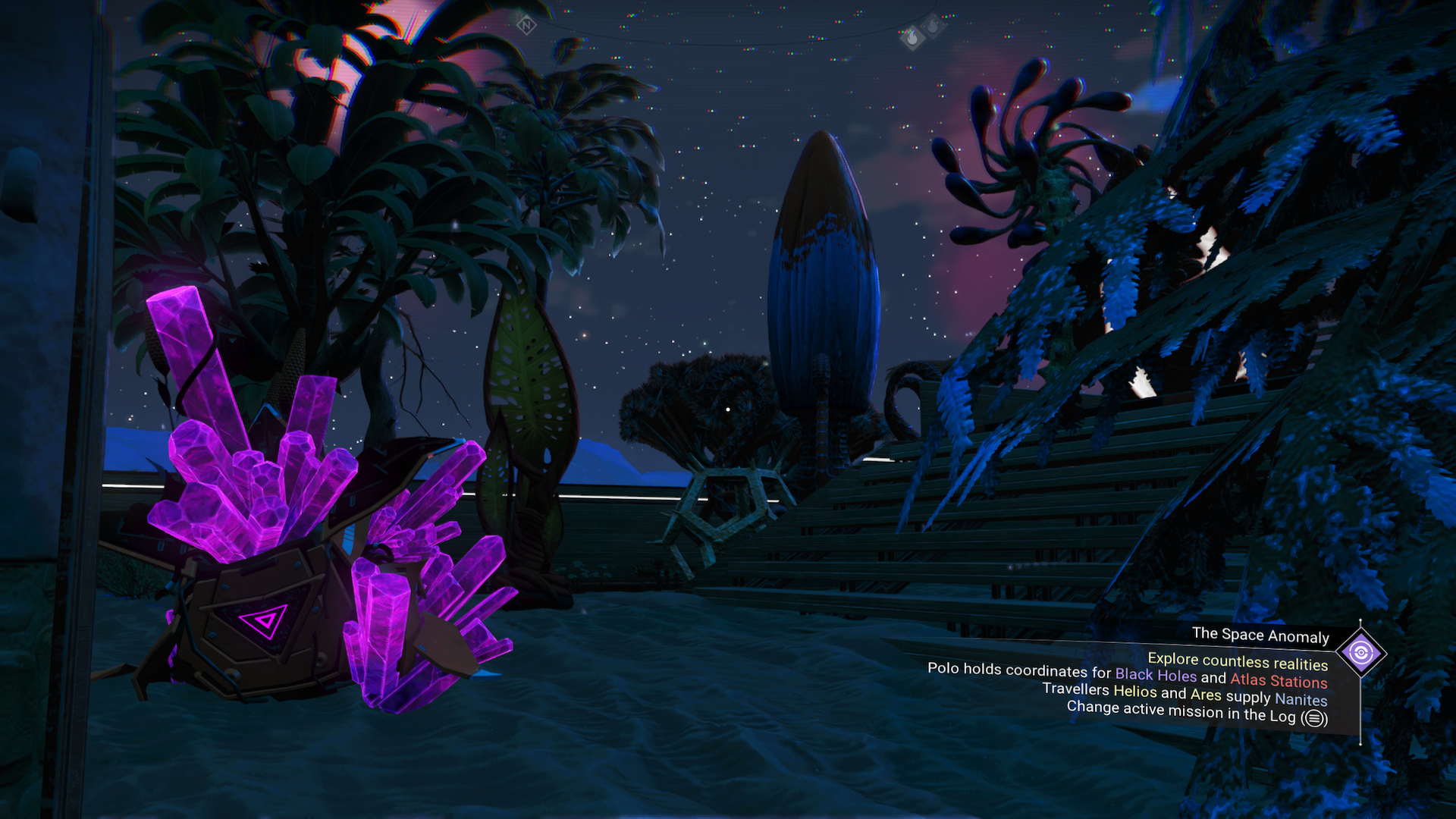Click the north compass marker icon
1456x819 pixels.
[x=529, y=24]
